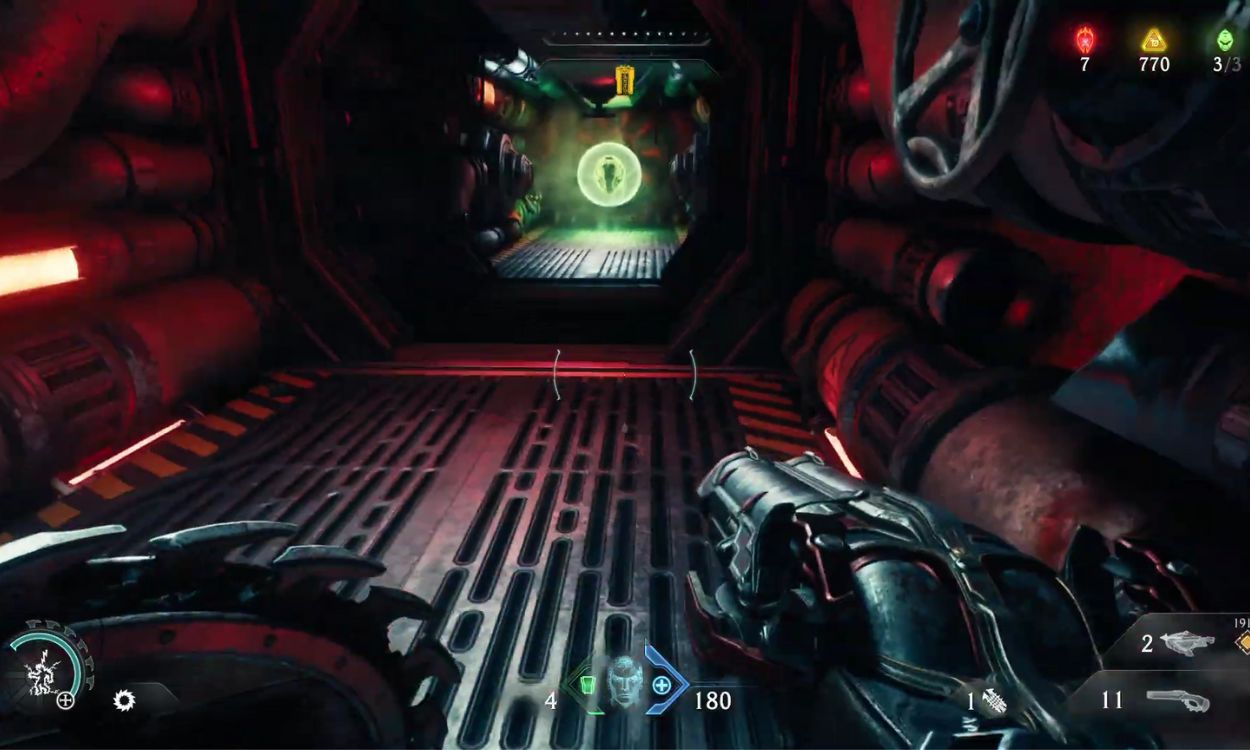This screenshot has height=750, width=1250.
Task: Click the yellow triangle currency icon
Action: pyautogui.click(x=1154, y=40)
